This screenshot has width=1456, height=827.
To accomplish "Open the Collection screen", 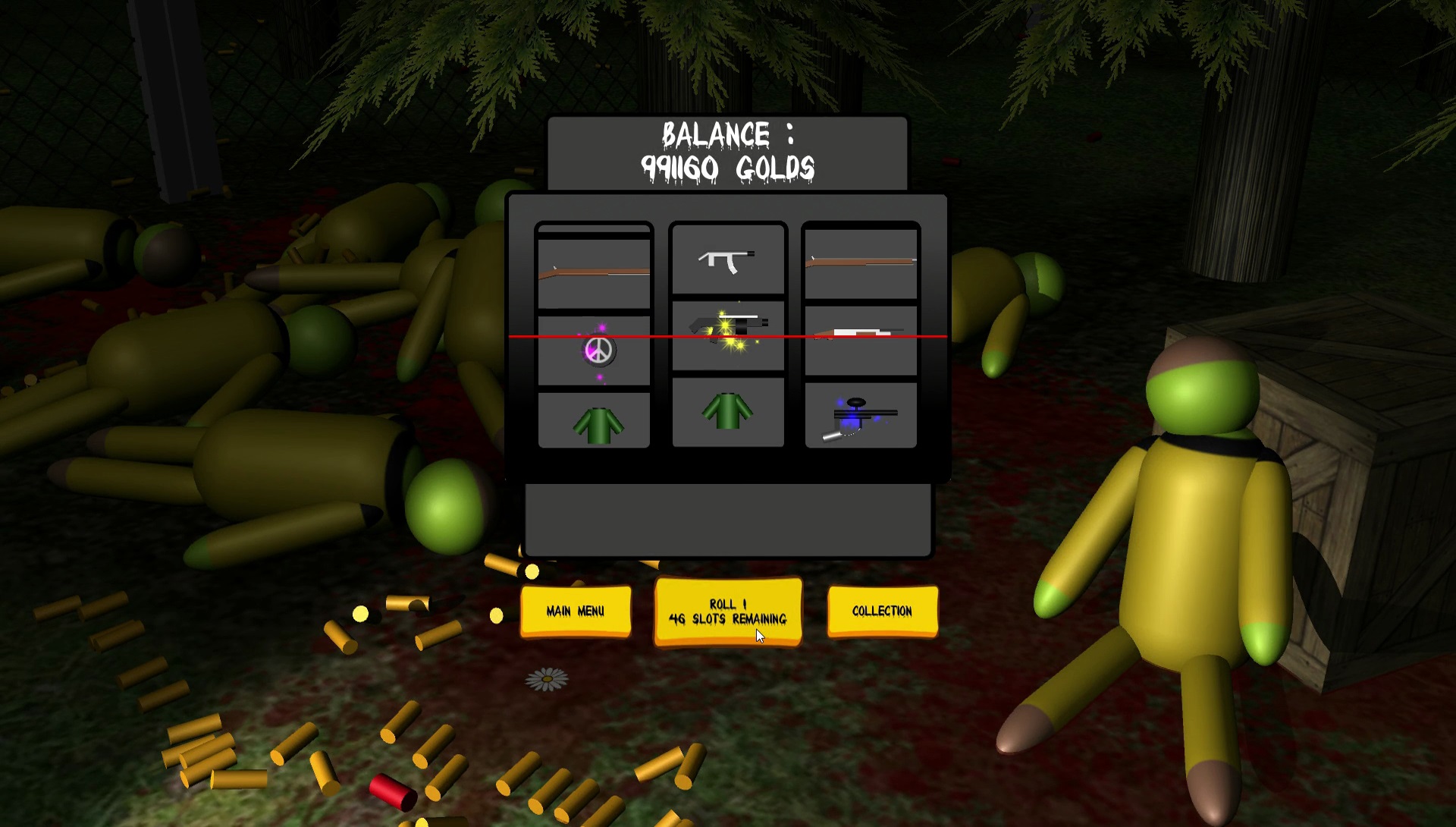I will coord(882,609).
